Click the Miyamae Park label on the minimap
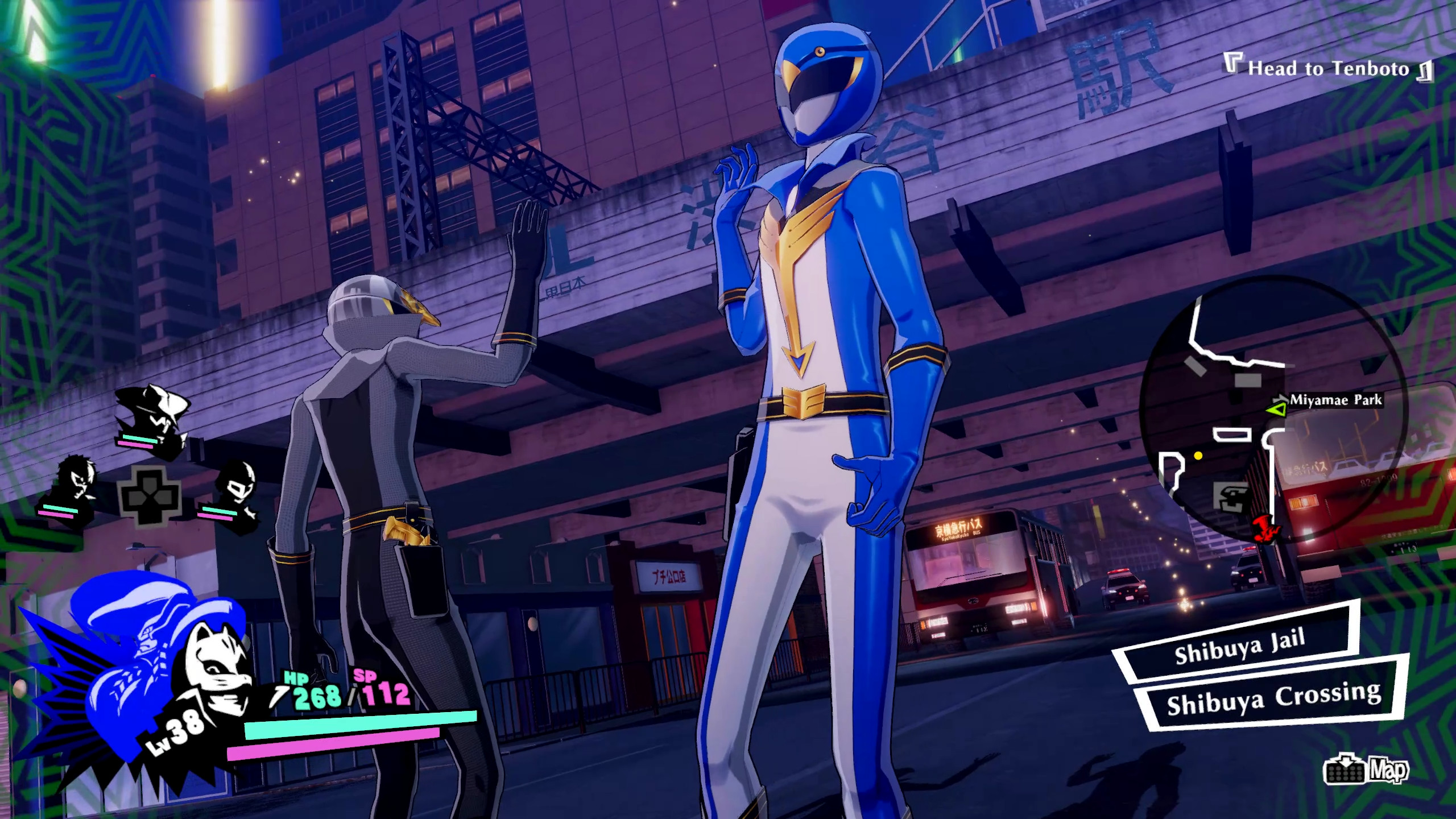This screenshot has width=1456, height=819. 1337,400
